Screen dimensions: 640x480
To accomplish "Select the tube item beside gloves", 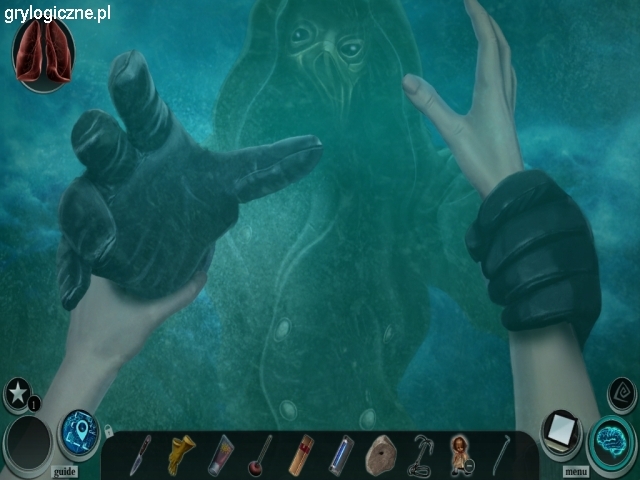I will point(221,455).
